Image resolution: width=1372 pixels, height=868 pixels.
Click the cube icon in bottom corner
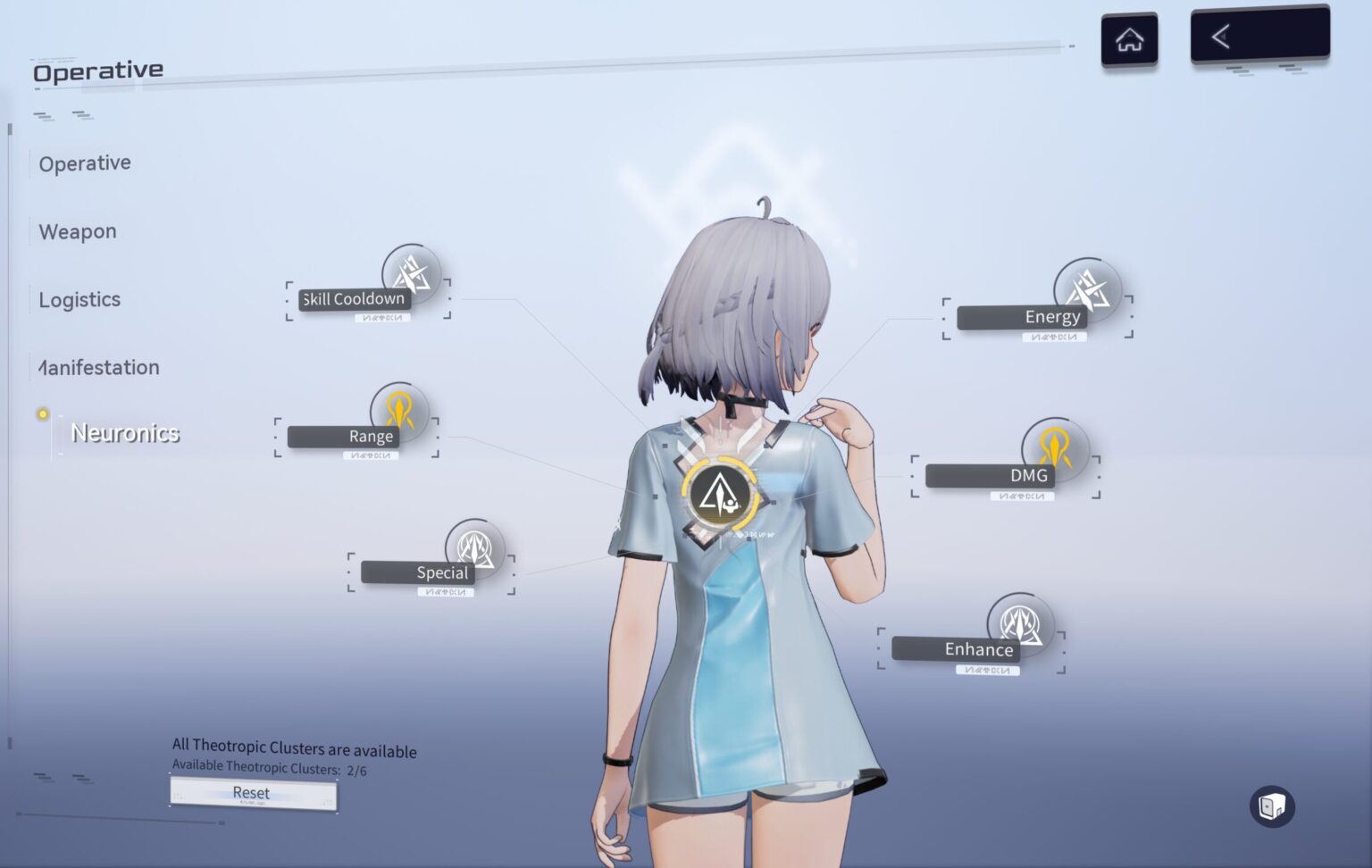tap(1271, 806)
